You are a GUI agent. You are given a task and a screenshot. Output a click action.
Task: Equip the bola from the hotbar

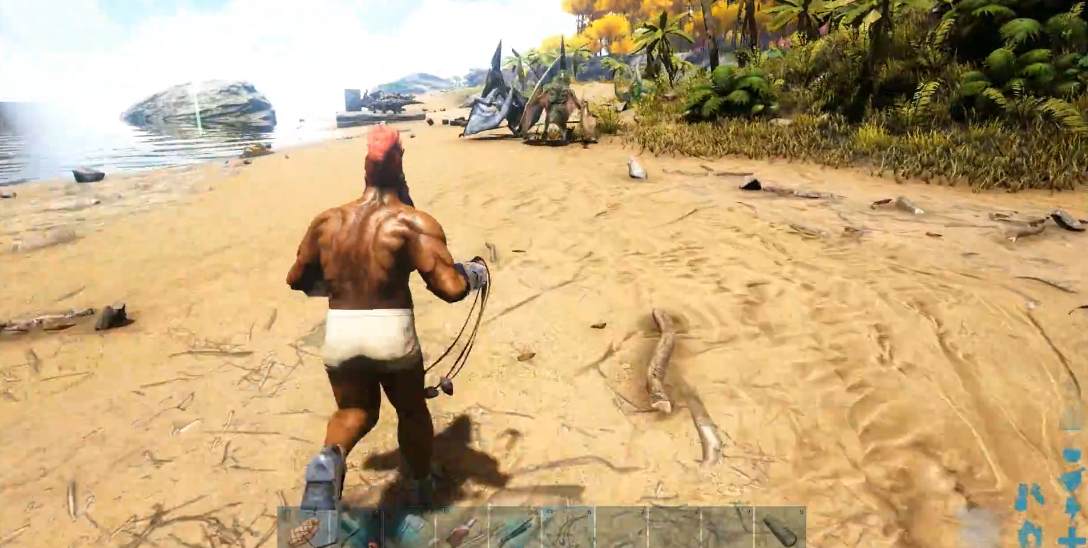tap(567, 528)
